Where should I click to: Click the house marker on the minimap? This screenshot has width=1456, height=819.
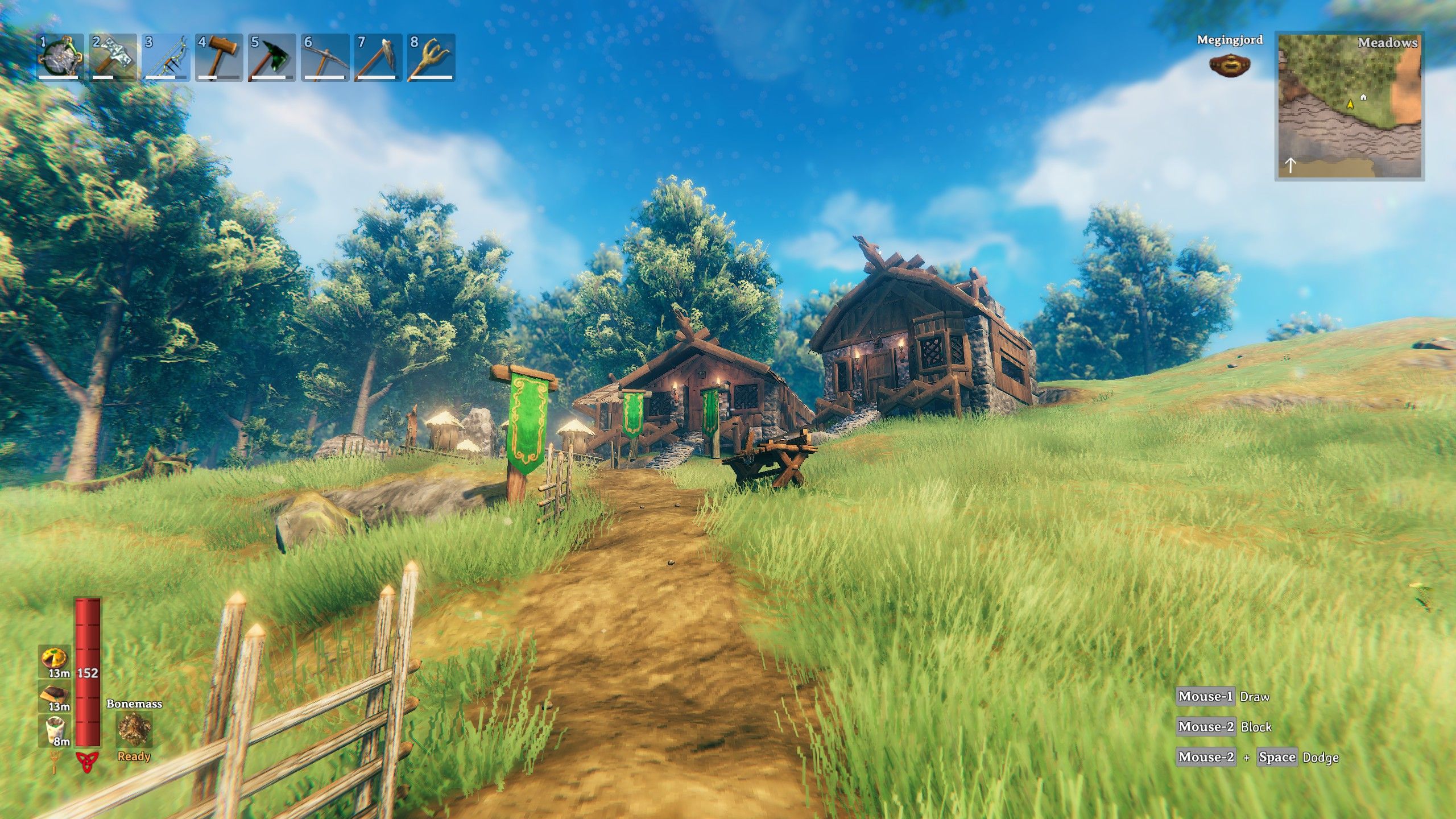coord(1363,98)
